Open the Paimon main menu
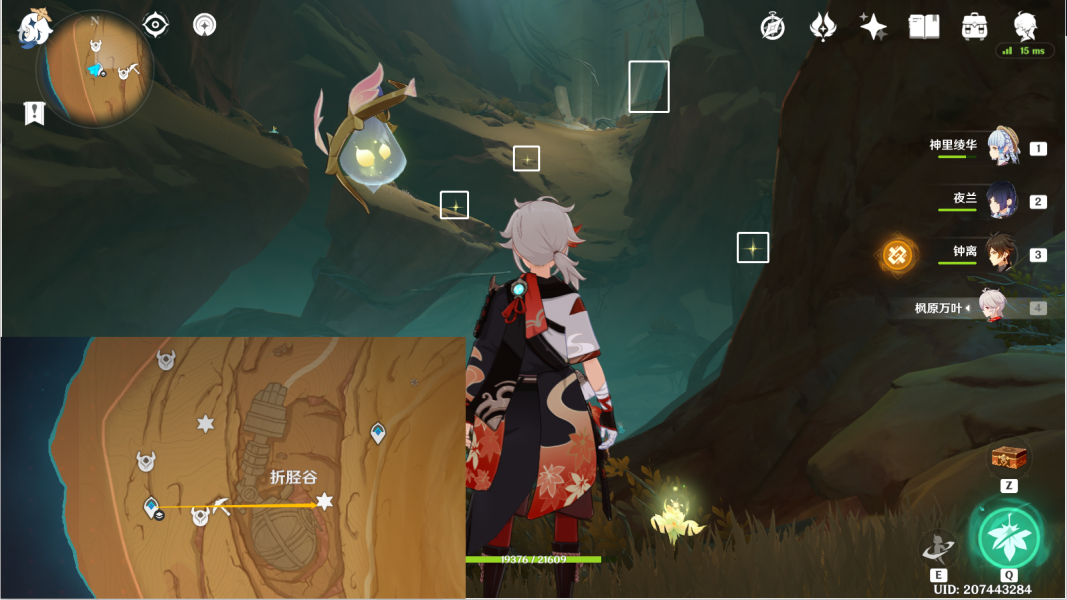1067x600 pixels. (34, 28)
